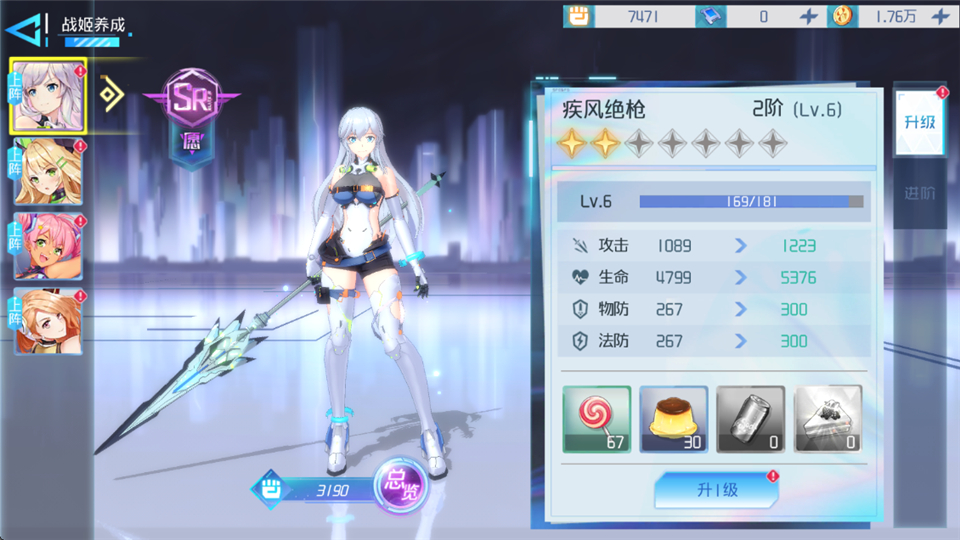Choose the blonde green-eyed girl portrait
Viewport: 960px width, 540px height.
48,172
